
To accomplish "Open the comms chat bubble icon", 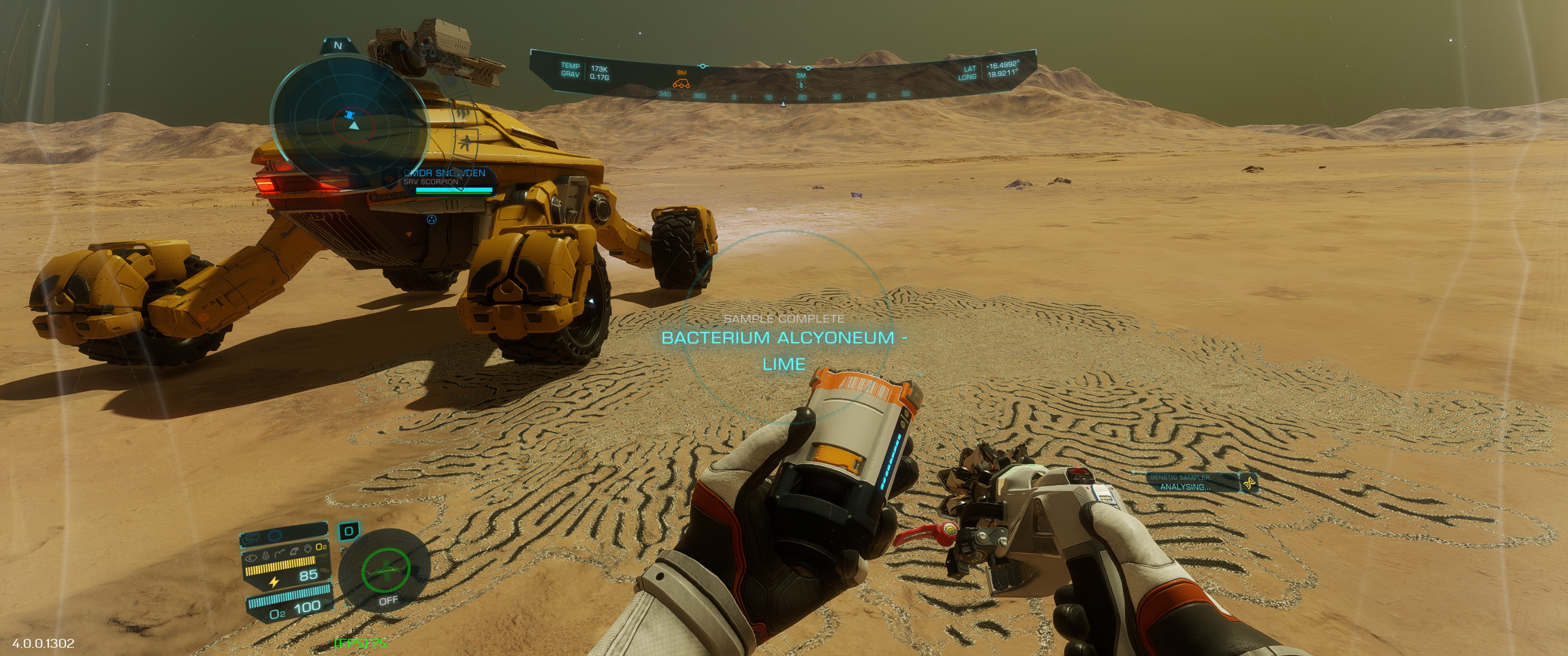I will [253, 538].
